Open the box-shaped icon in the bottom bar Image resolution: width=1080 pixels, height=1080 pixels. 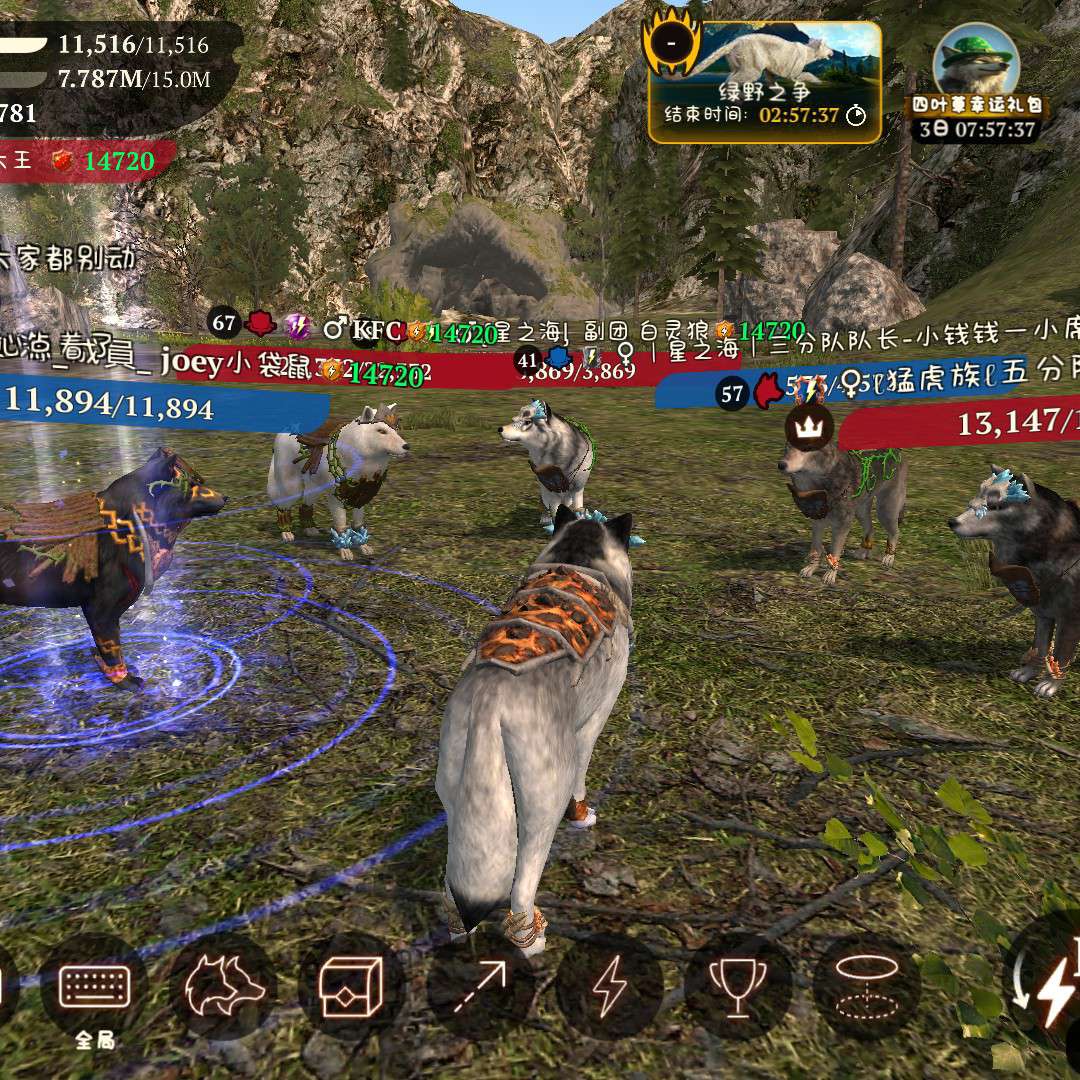351,987
